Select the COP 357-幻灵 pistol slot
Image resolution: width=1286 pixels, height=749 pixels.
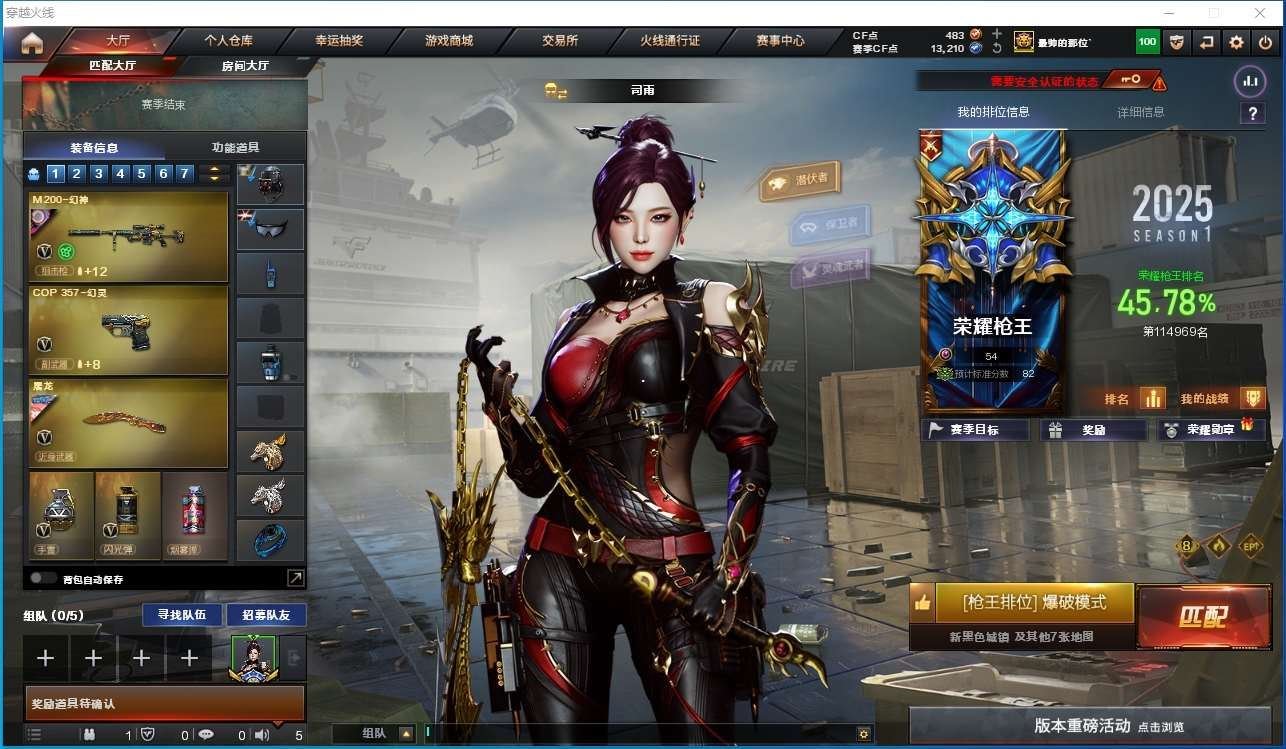click(x=129, y=329)
